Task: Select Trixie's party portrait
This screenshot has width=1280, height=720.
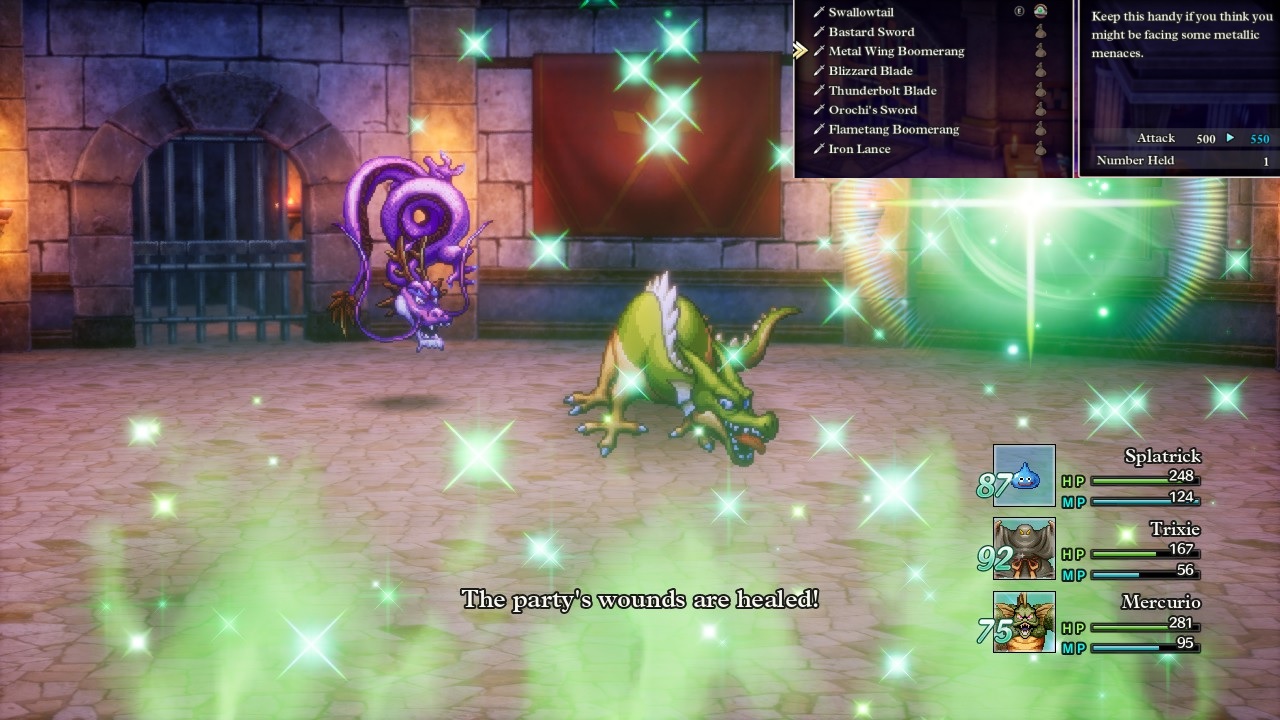Action: 1024,549
